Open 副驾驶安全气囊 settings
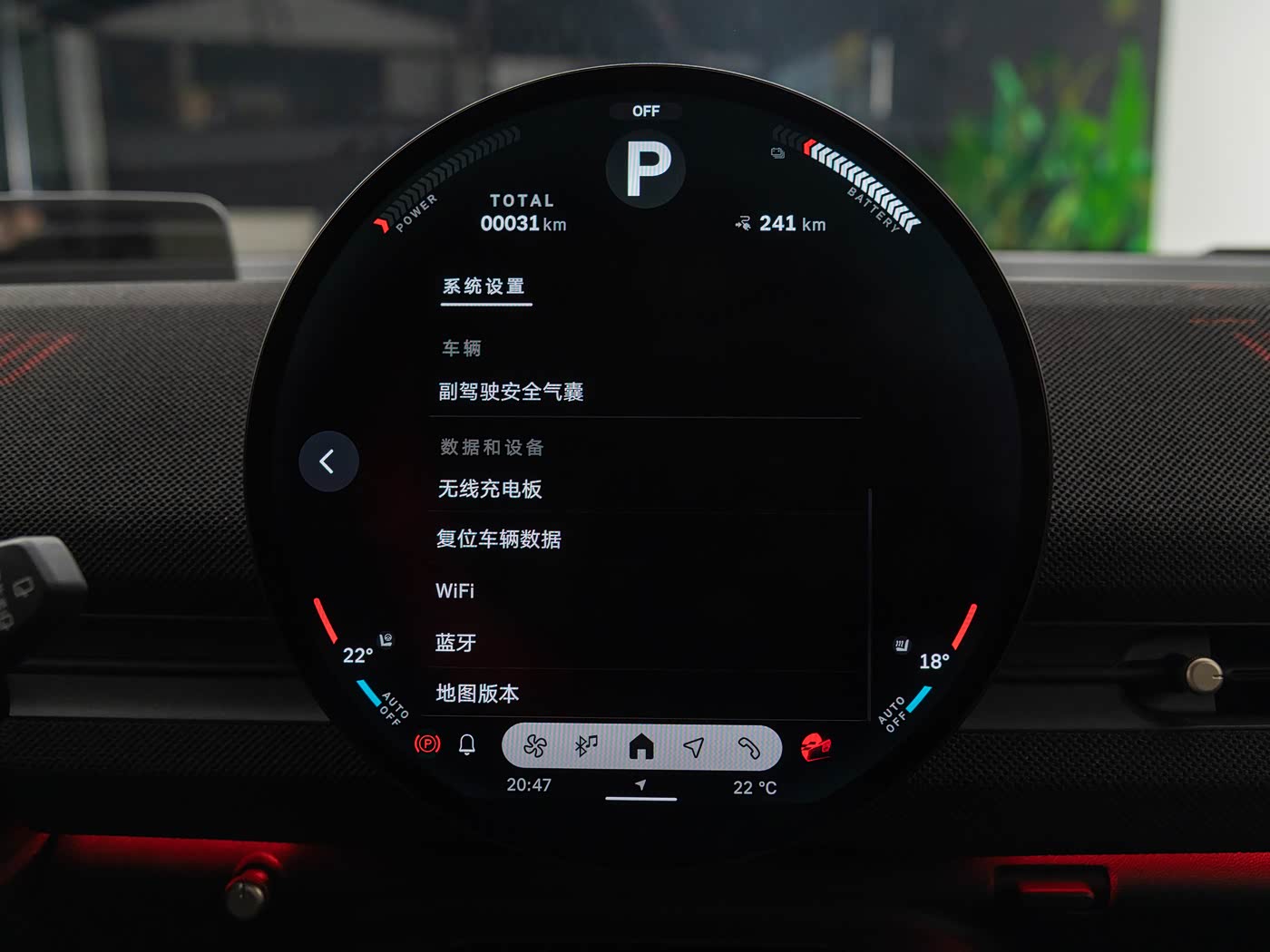Image resolution: width=1270 pixels, height=952 pixels. click(x=512, y=392)
